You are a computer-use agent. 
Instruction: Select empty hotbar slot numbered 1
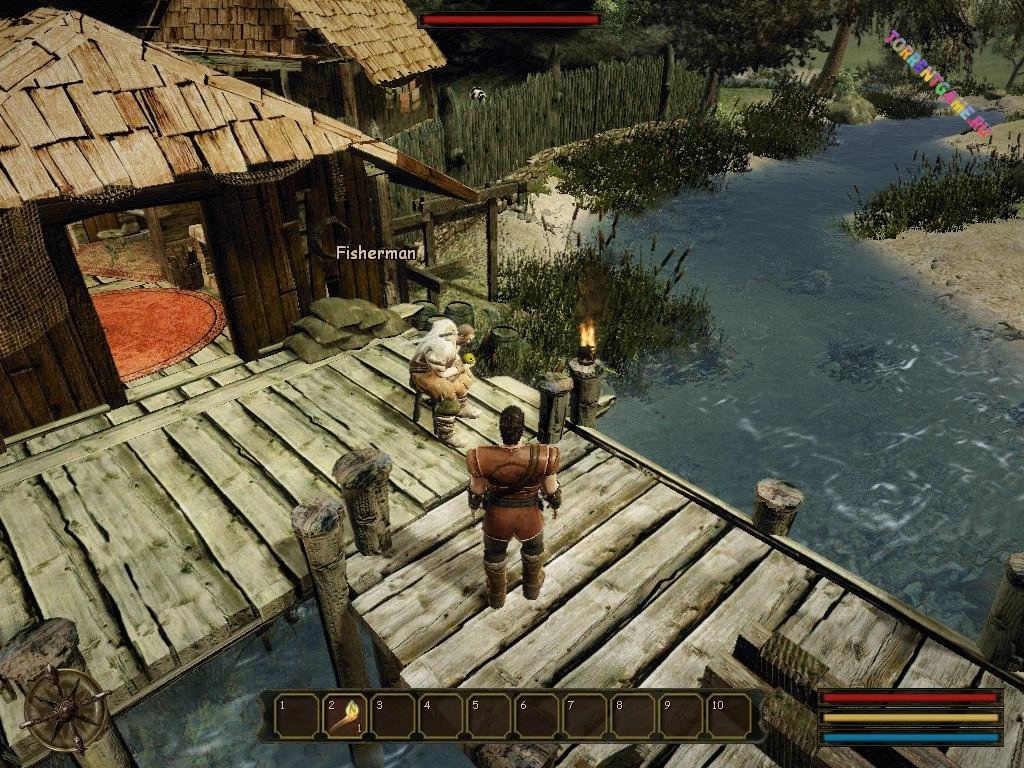pyautogui.click(x=296, y=716)
